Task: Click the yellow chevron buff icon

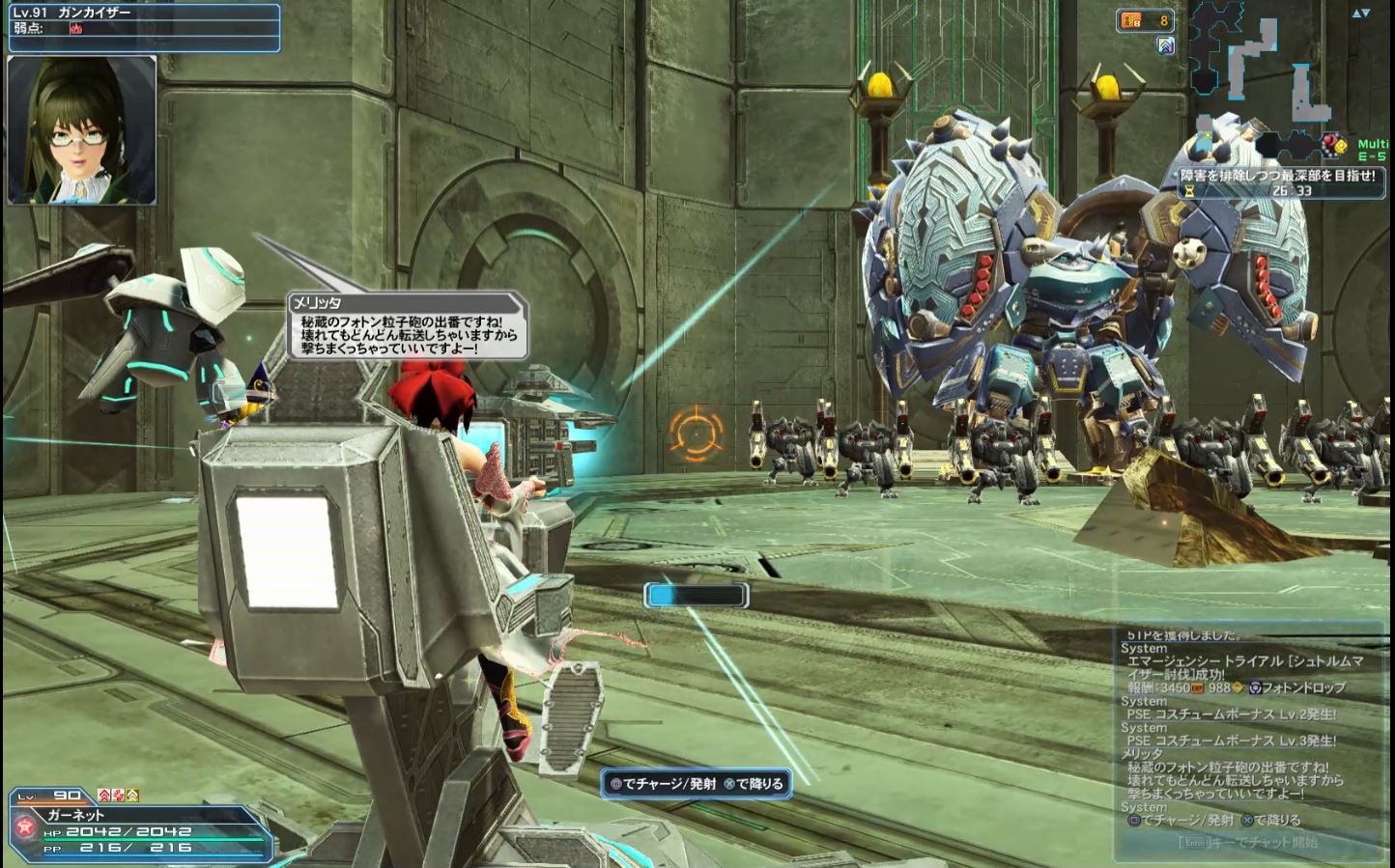Action: (x=132, y=795)
